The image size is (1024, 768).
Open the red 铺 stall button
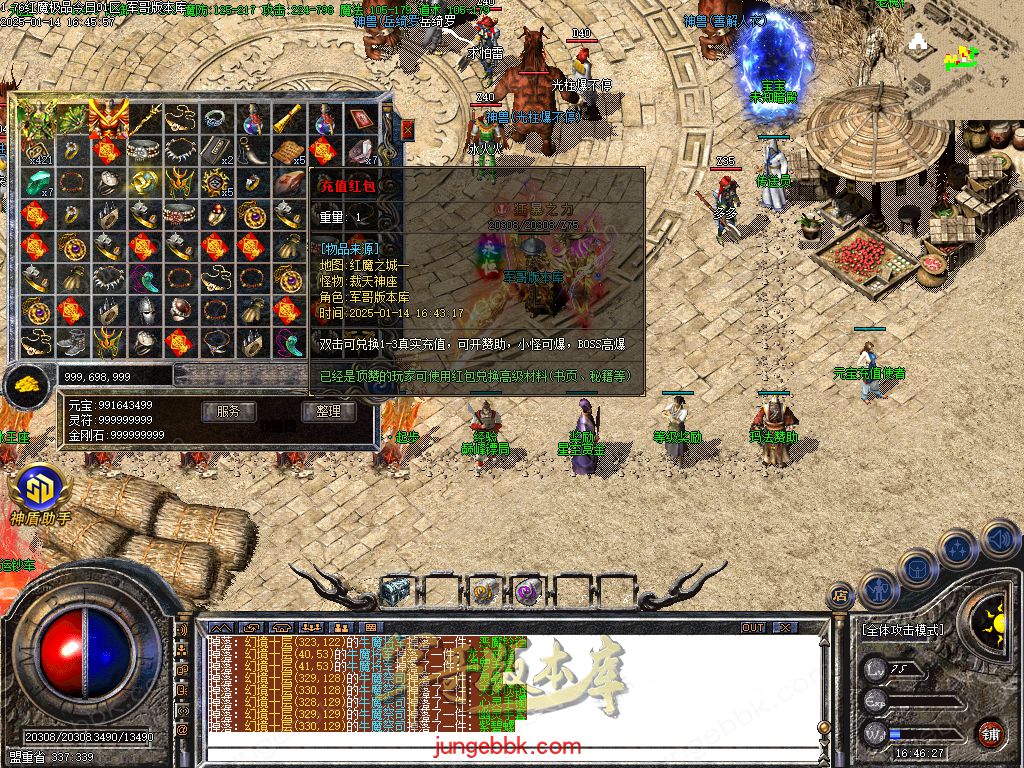[989, 733]
